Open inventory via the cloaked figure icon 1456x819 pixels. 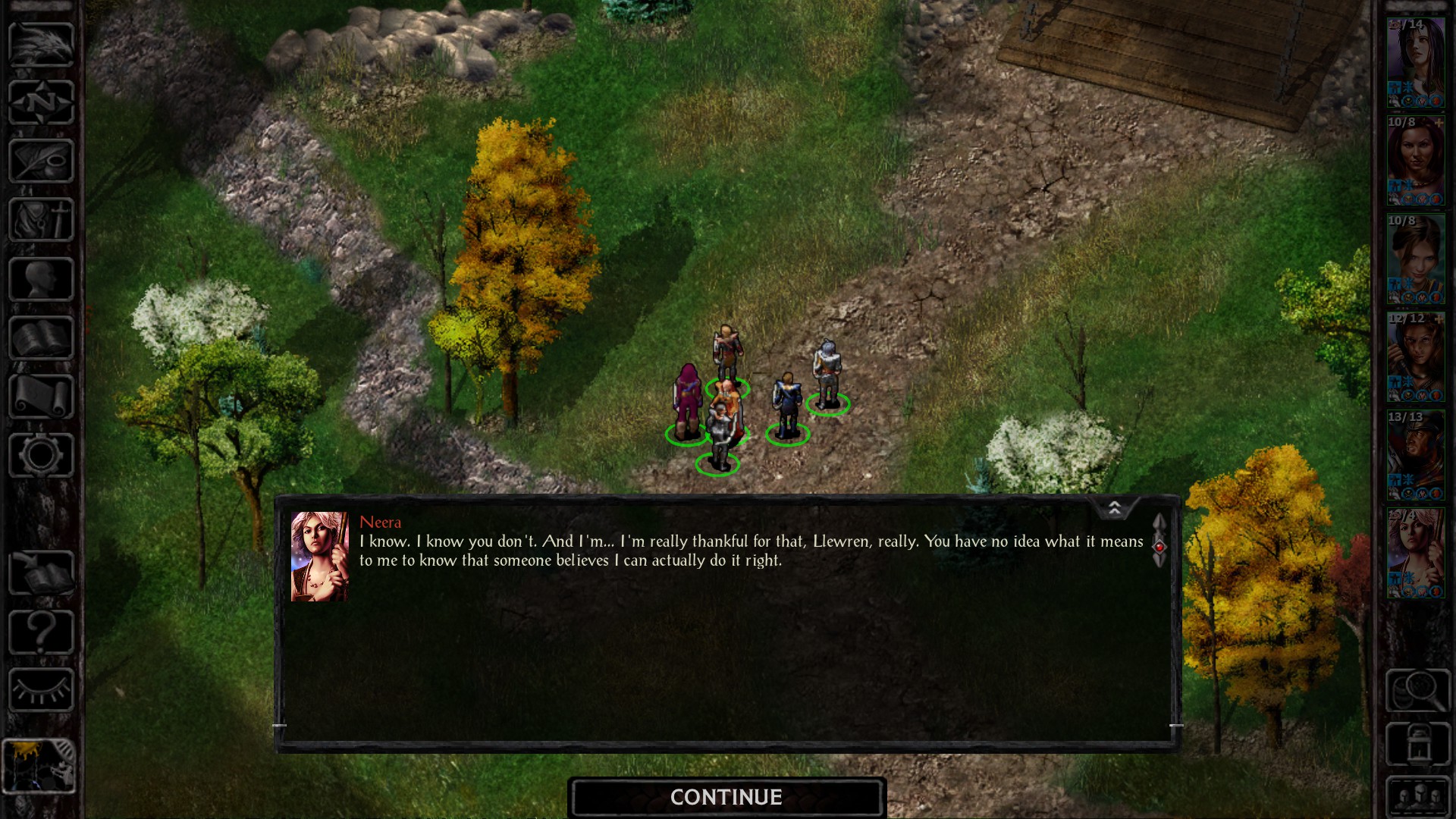(x=40, y=220)
